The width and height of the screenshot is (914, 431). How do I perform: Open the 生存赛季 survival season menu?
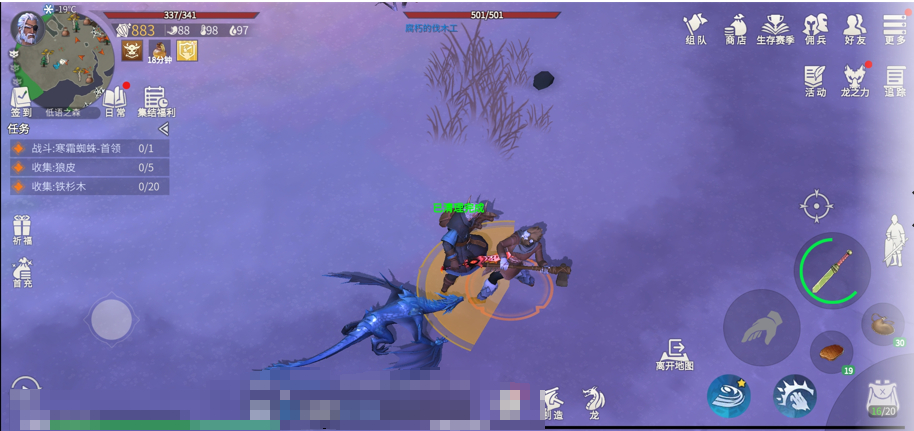pyautogui.click(x=776, y=28)
